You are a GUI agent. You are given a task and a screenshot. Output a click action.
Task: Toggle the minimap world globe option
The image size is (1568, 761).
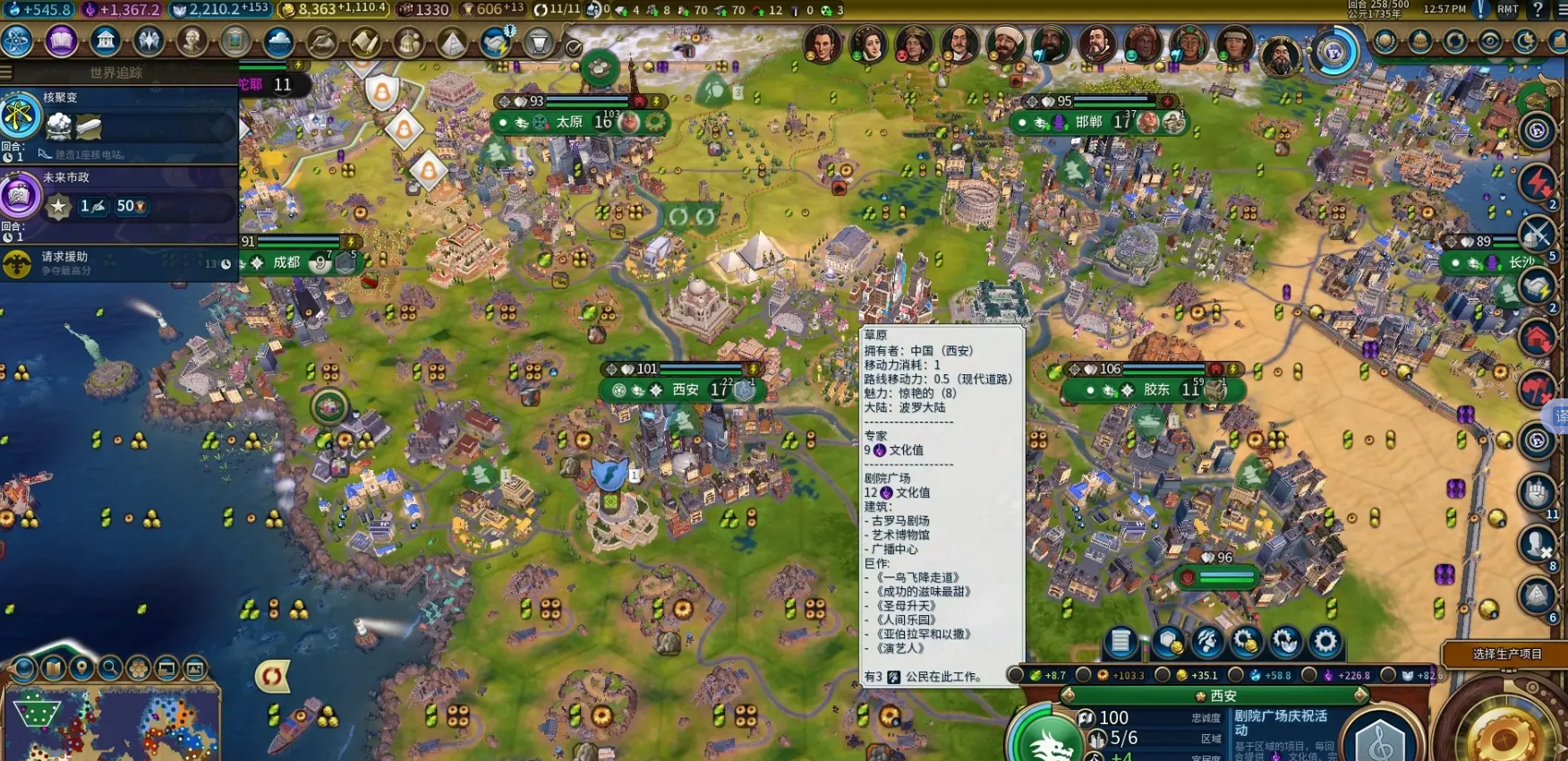[22, 669]
